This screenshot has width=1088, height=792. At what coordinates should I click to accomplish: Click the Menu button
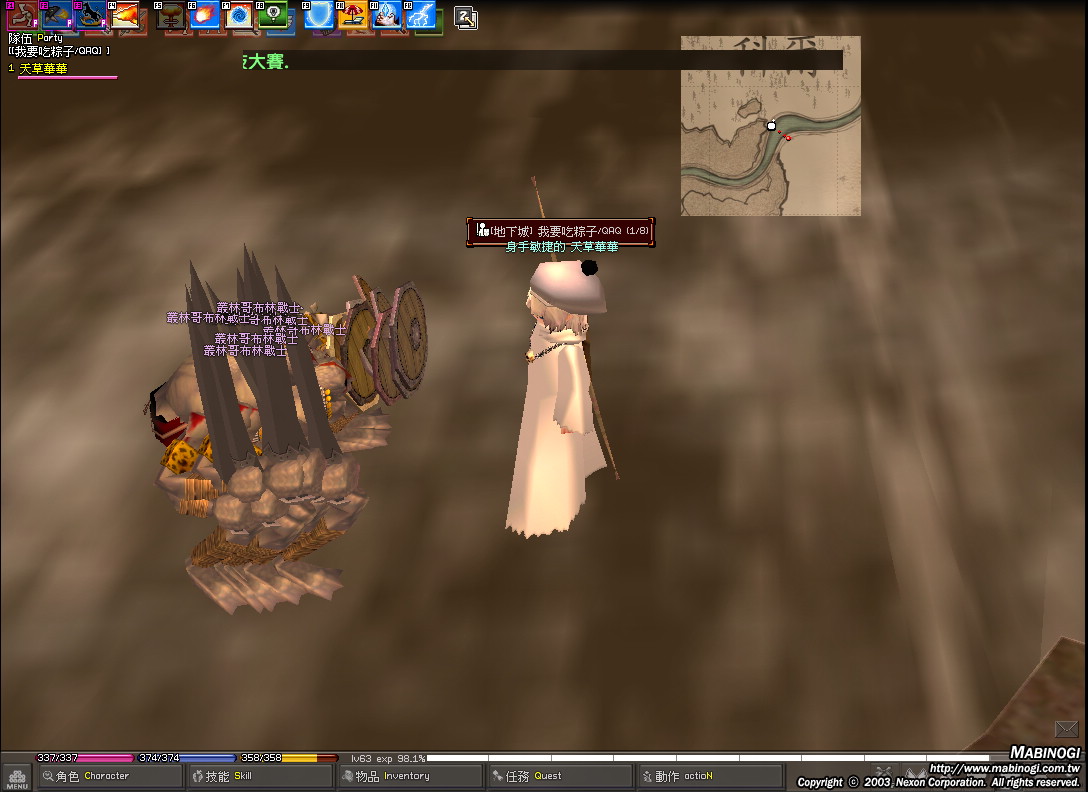(17, 778)
